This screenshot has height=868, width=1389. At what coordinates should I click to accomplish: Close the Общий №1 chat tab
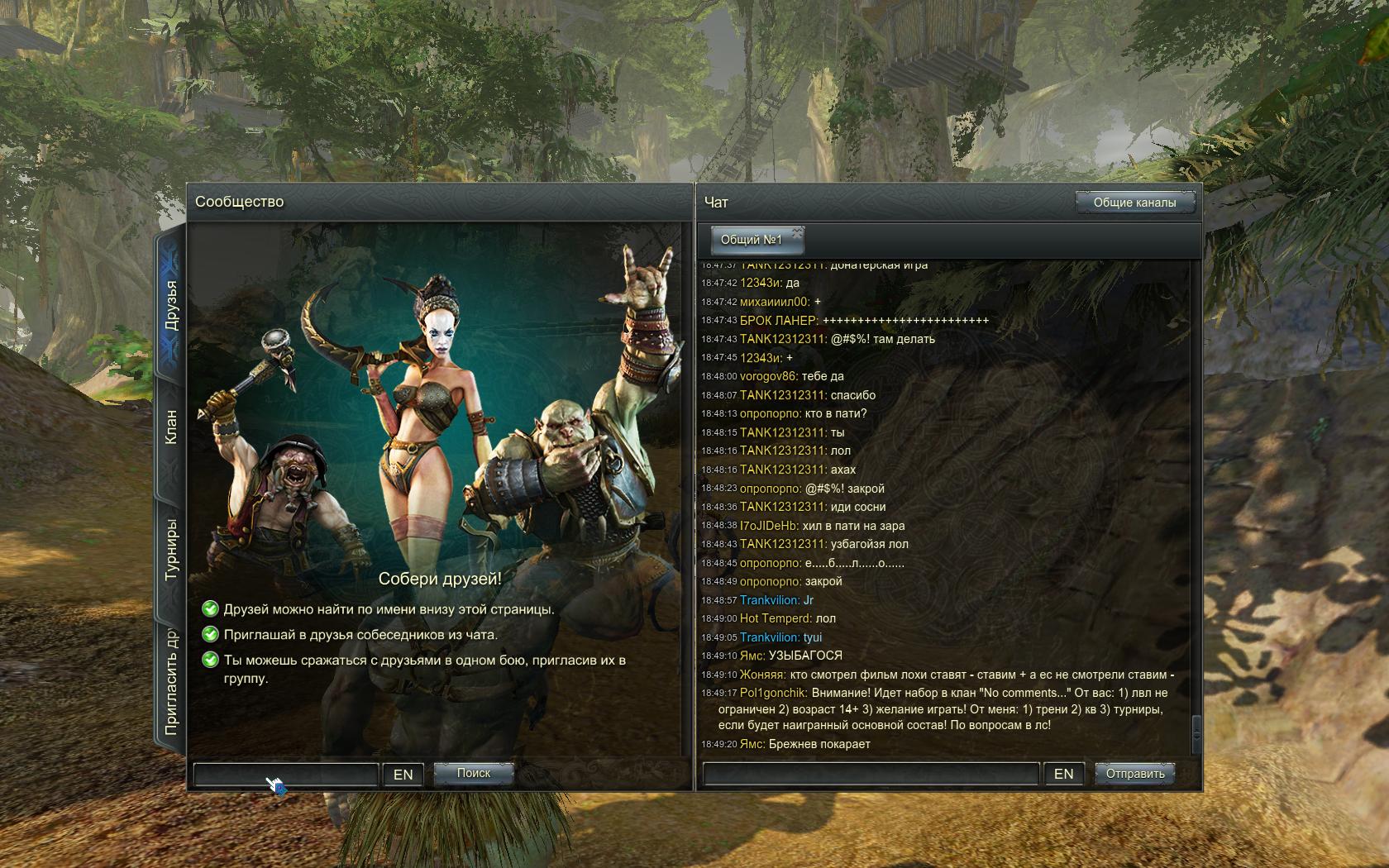click(x=797, y=232)
